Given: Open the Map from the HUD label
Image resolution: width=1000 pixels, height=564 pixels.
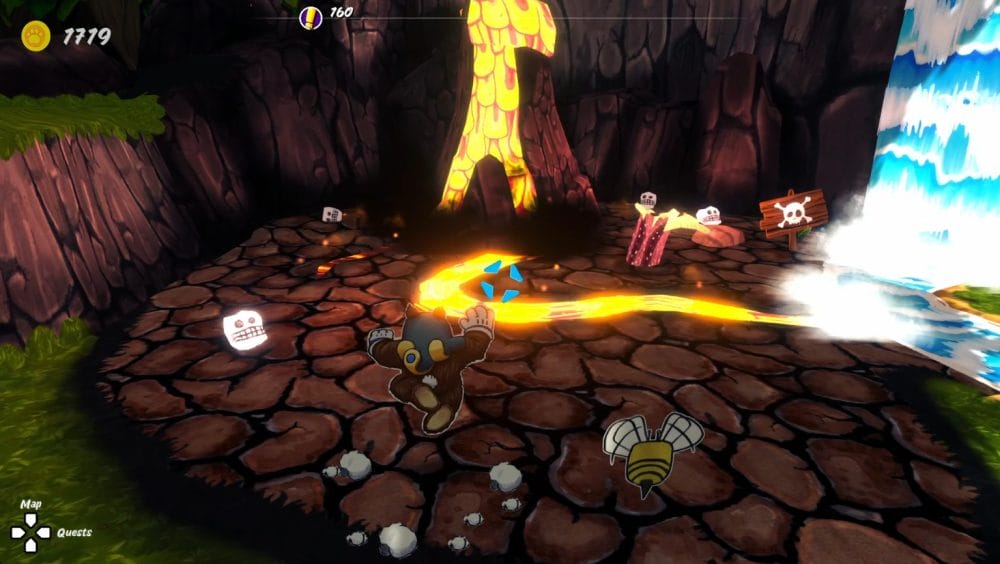Looking at the screenshot, I should [31, 504].
